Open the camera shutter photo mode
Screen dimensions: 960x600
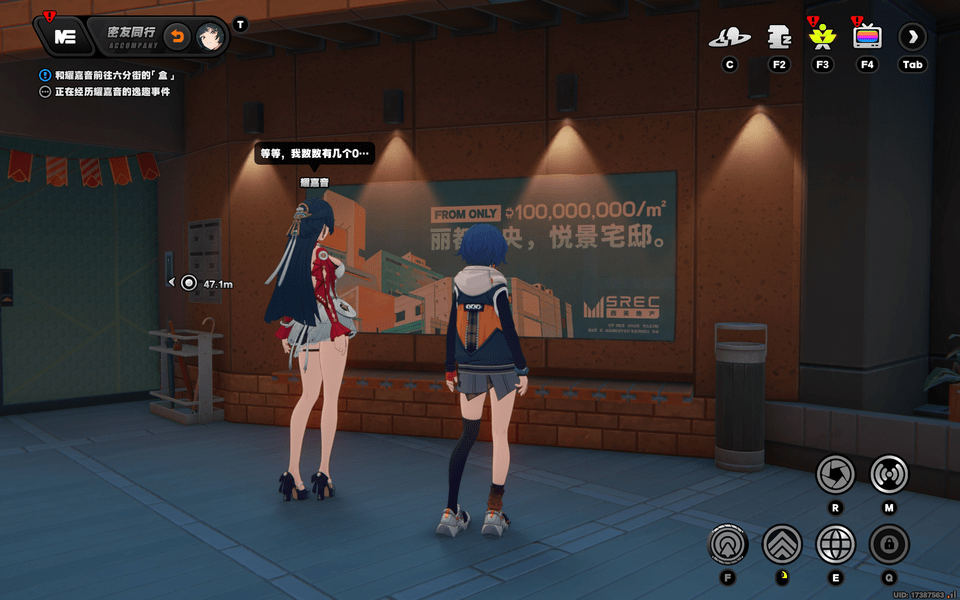835,474
